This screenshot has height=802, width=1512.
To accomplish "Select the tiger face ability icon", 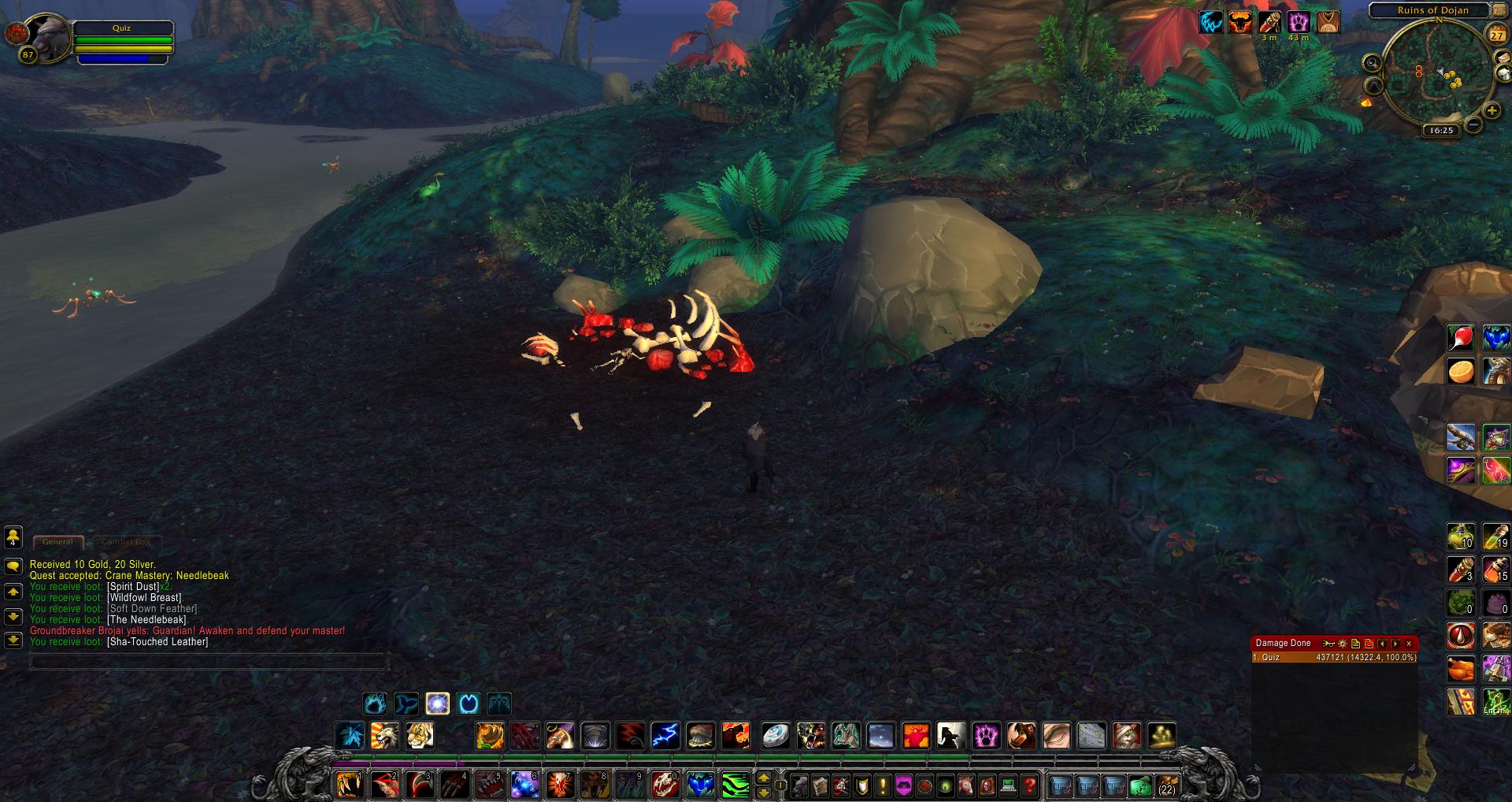I will [420, 736].
